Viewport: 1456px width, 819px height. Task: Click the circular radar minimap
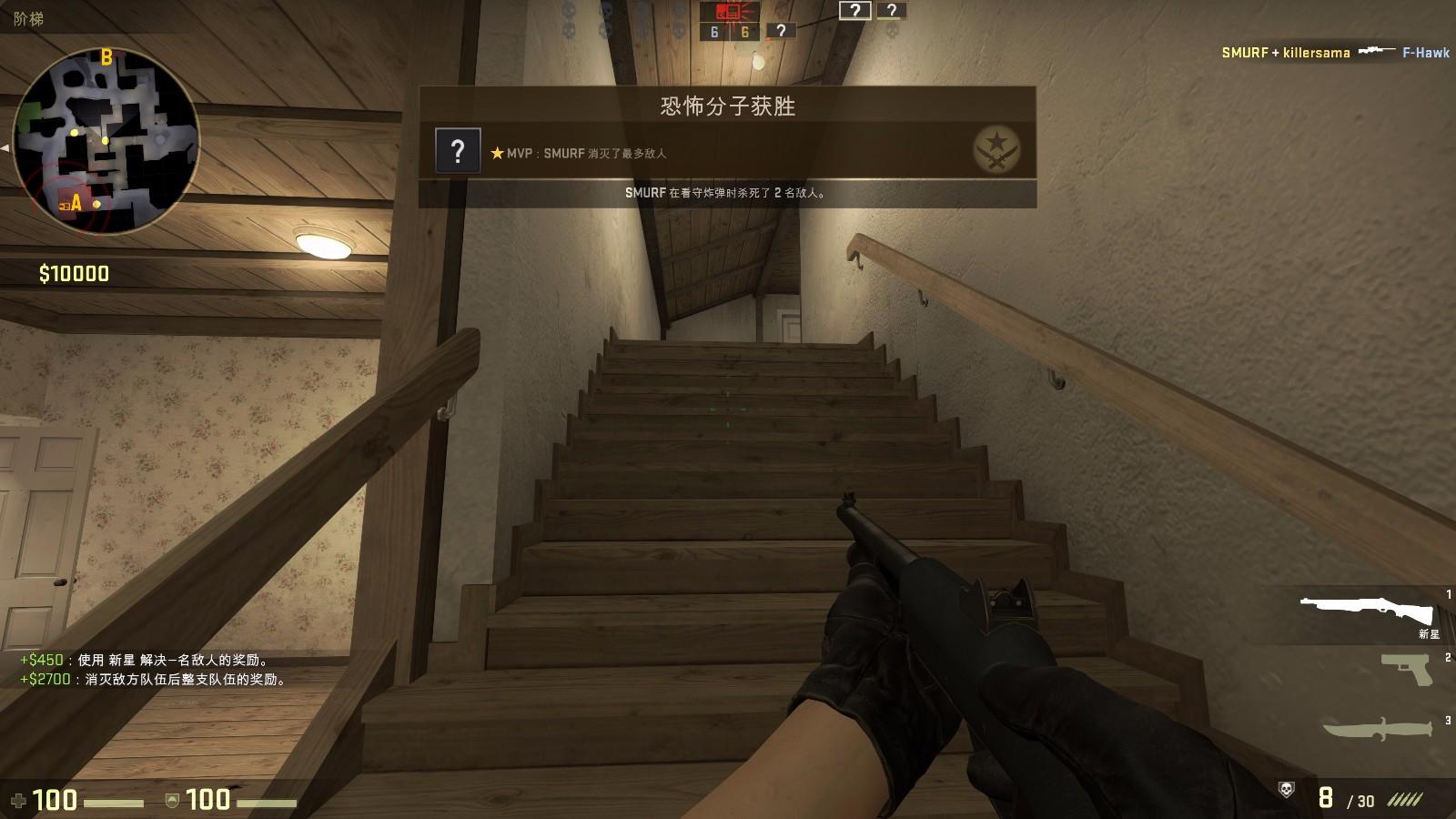click(x=106, y=141)
